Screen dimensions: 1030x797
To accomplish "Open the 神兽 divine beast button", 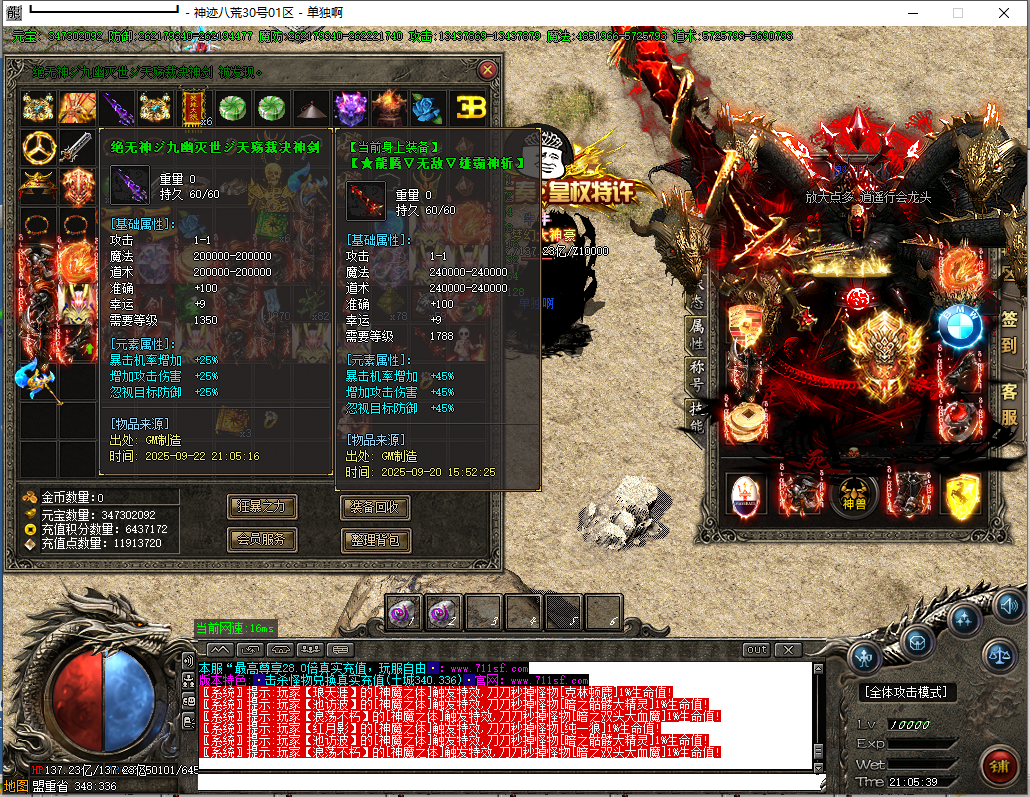I will click(x=853, y=494).
